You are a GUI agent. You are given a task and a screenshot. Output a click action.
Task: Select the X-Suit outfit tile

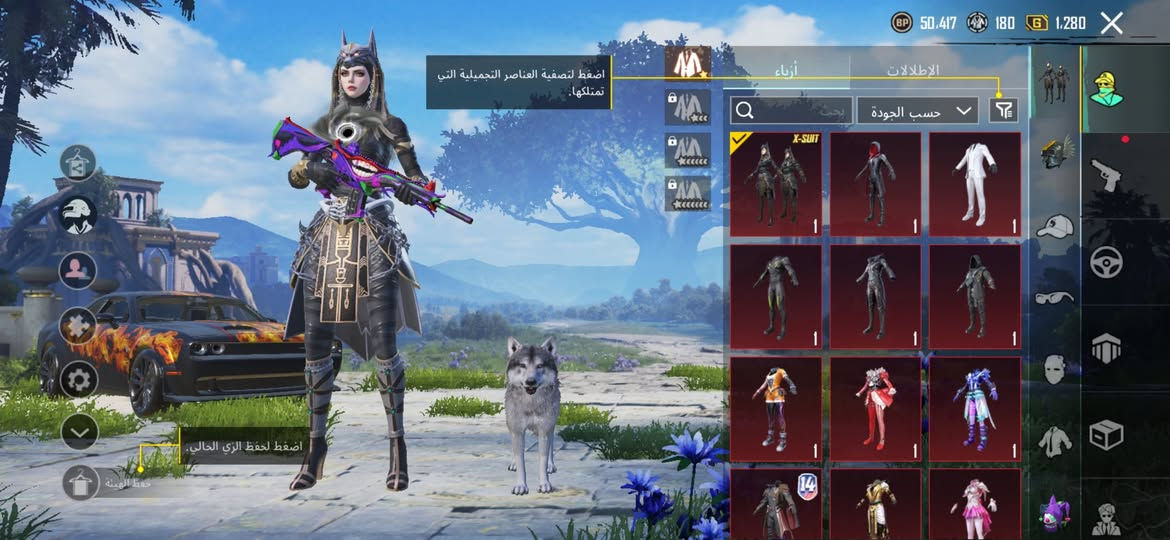click(776, 184)
